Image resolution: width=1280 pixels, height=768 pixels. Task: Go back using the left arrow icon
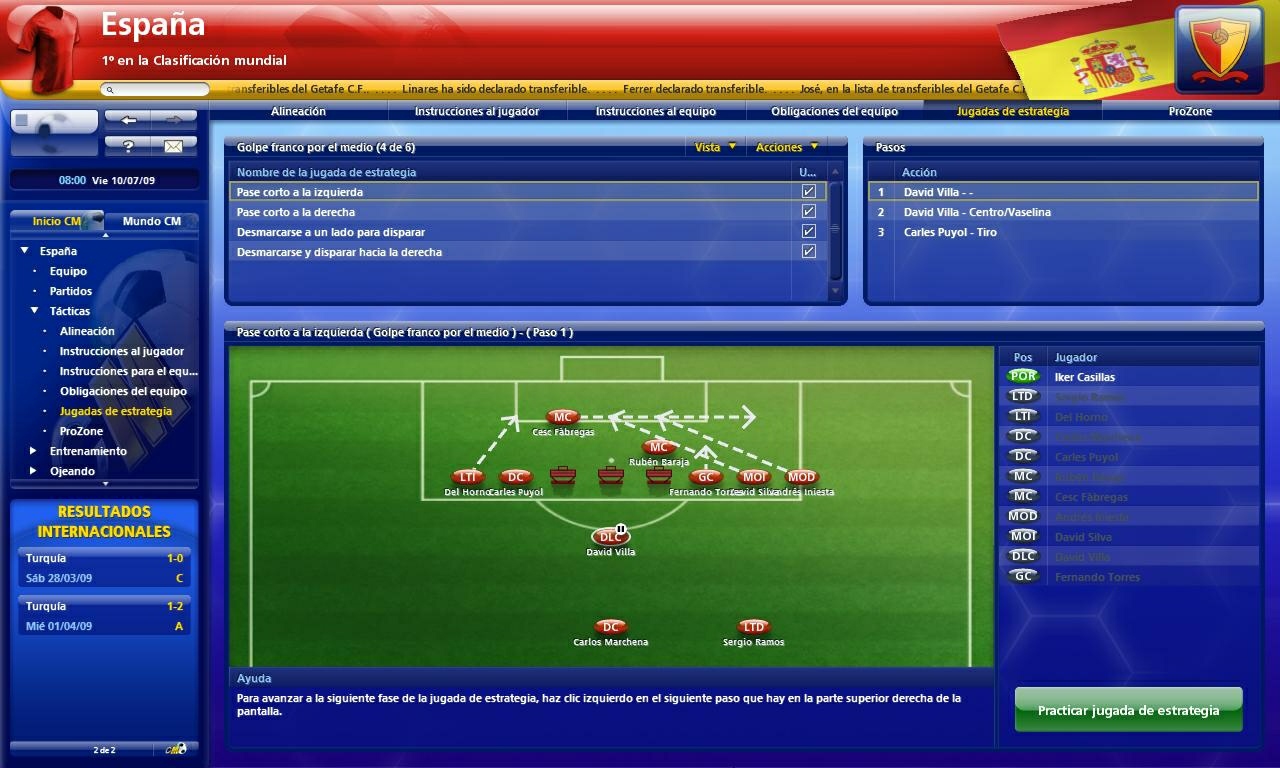pyautogui.click(x=129, y=118)
